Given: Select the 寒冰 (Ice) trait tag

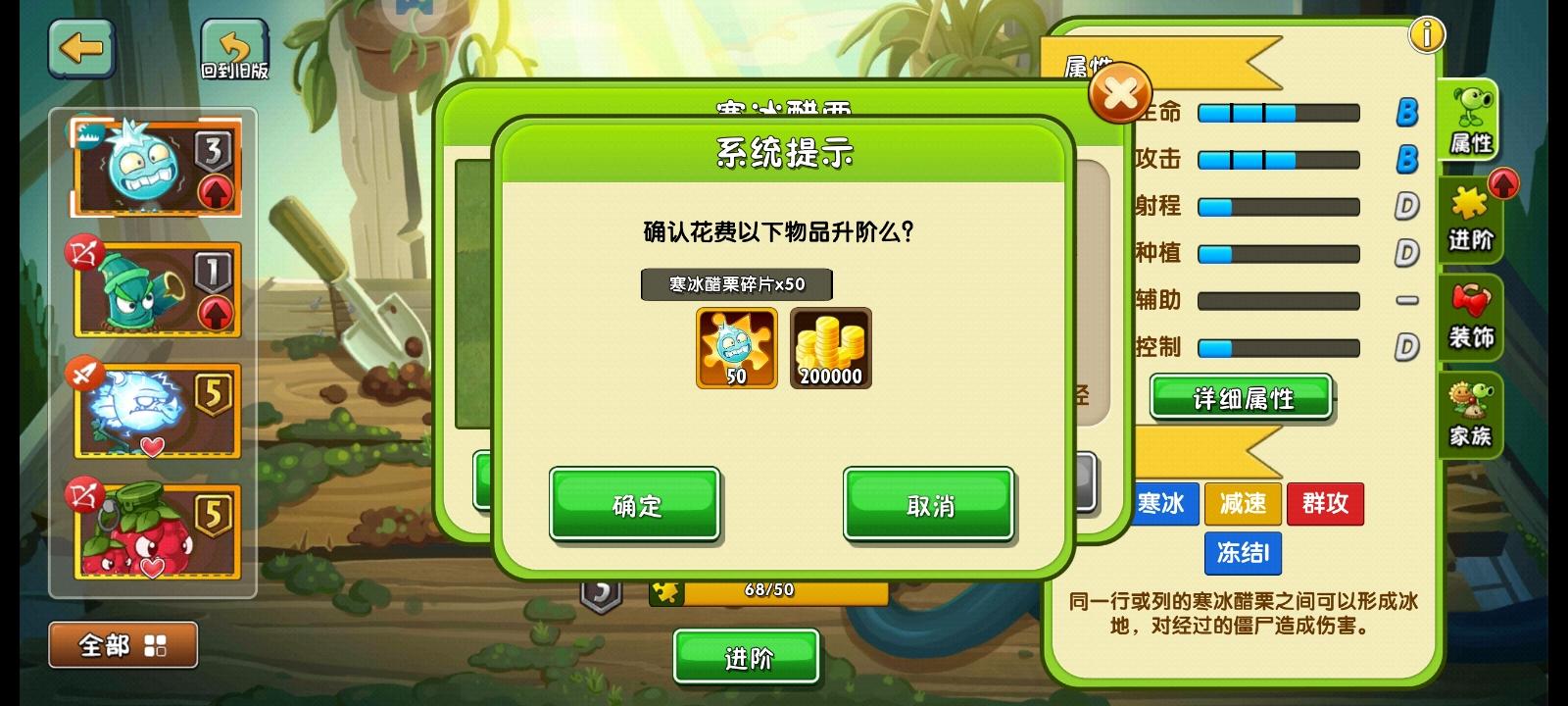Looking at the screenshot, I should click(1164, 504).
